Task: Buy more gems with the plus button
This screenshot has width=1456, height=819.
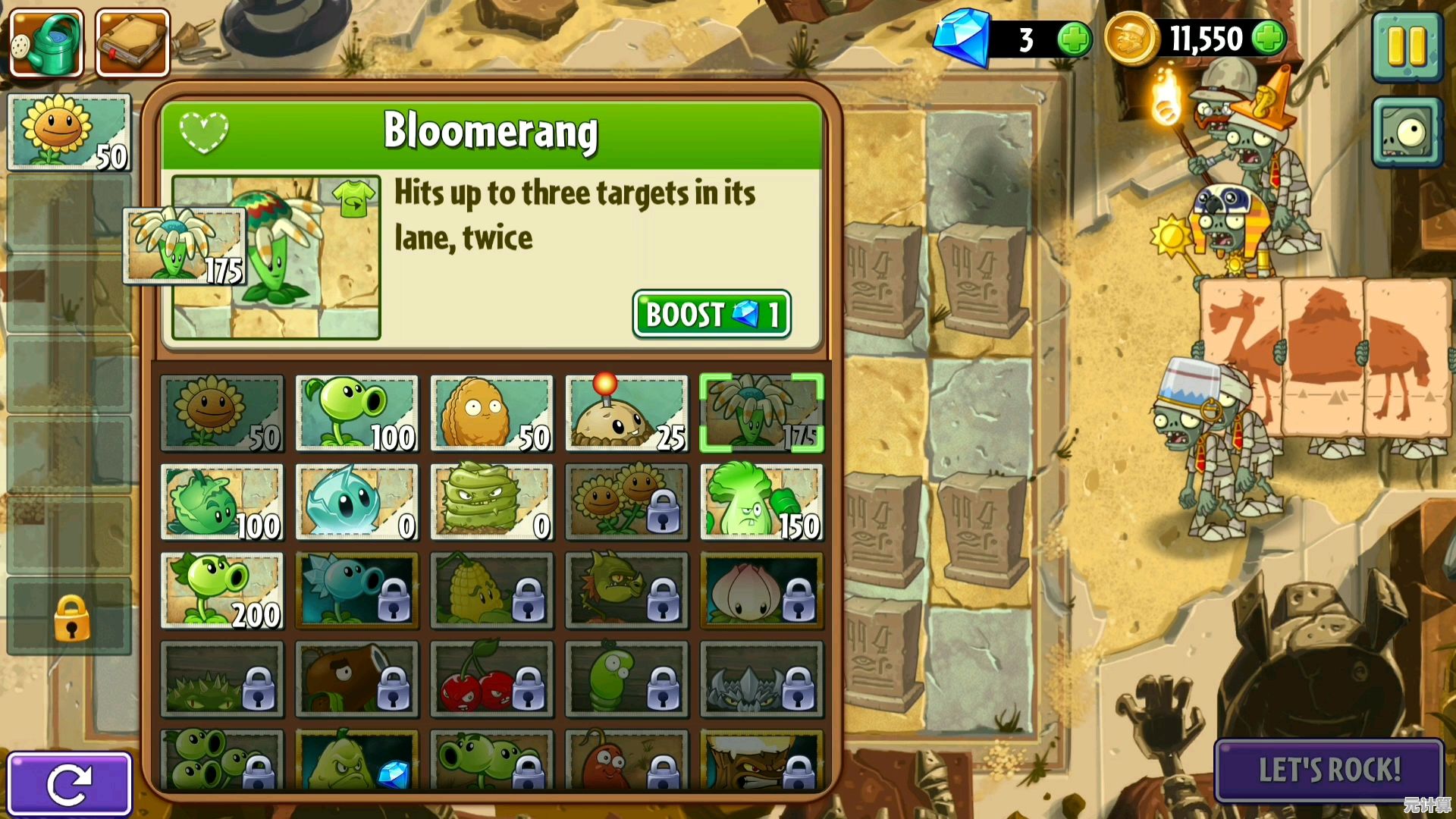Action: click(x=1074, y=39)
